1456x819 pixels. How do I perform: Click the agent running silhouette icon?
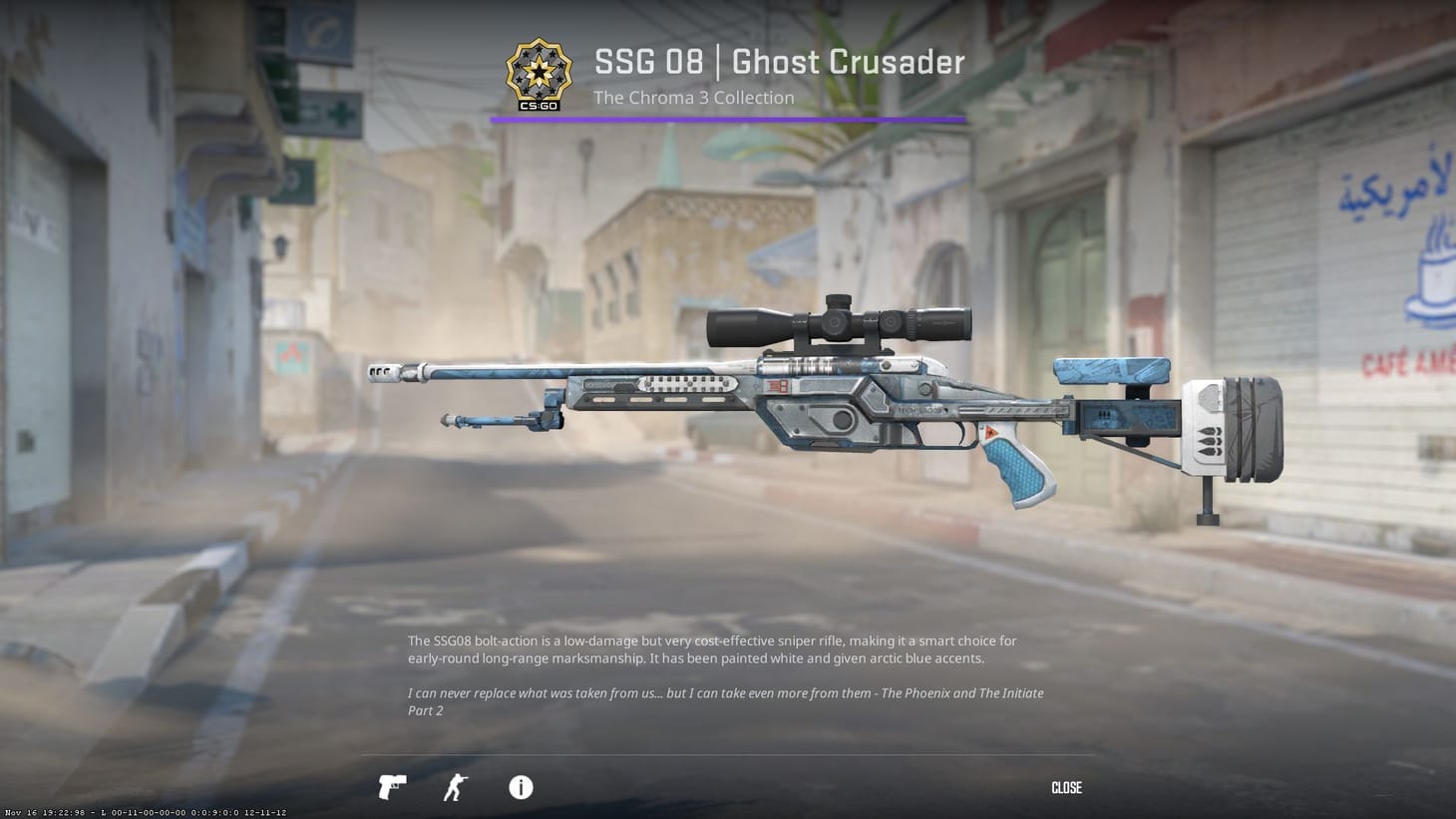(x=454, y=787)
